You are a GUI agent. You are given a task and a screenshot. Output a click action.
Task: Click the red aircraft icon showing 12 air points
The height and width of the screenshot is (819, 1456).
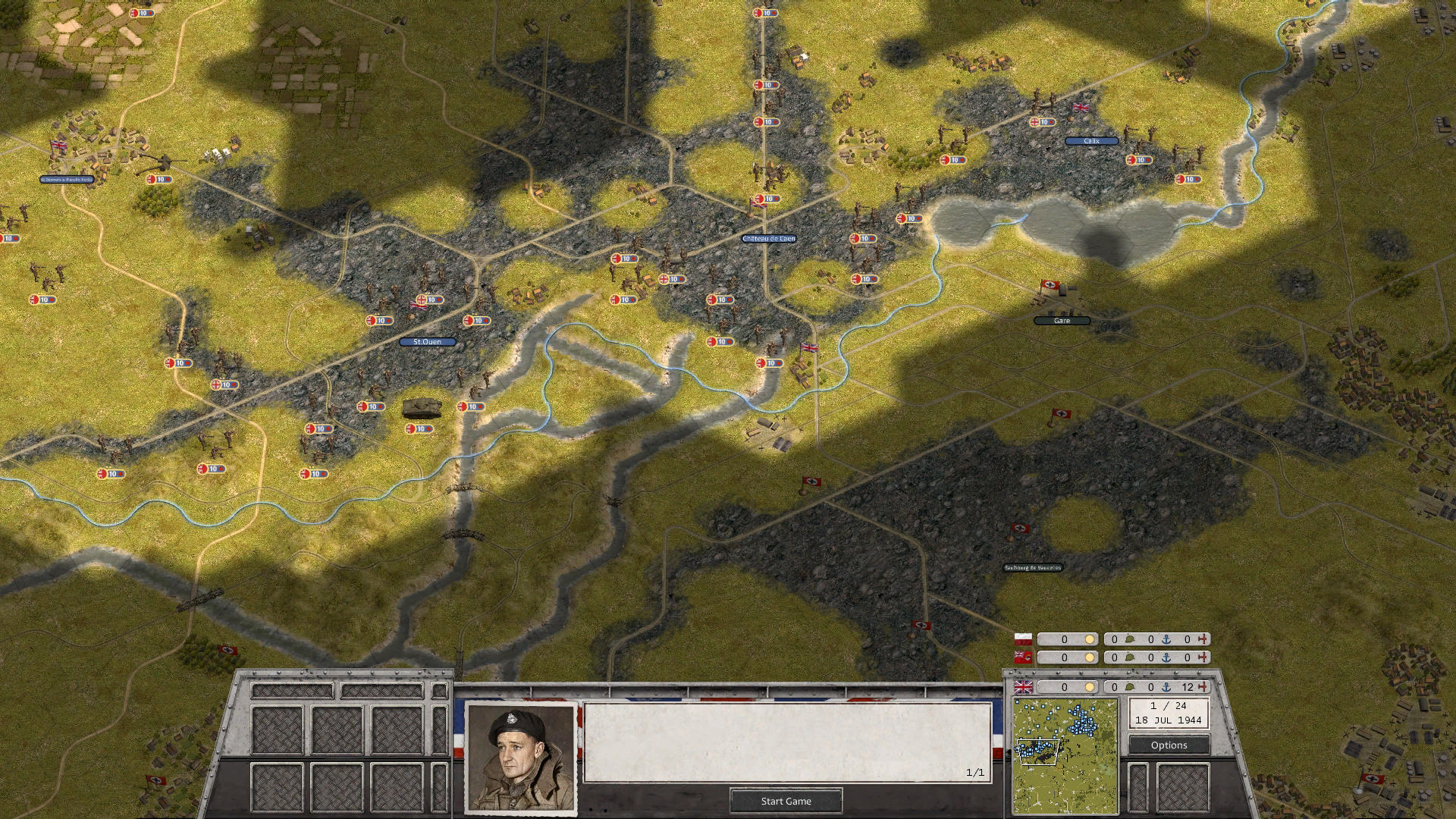(1203, 686)
